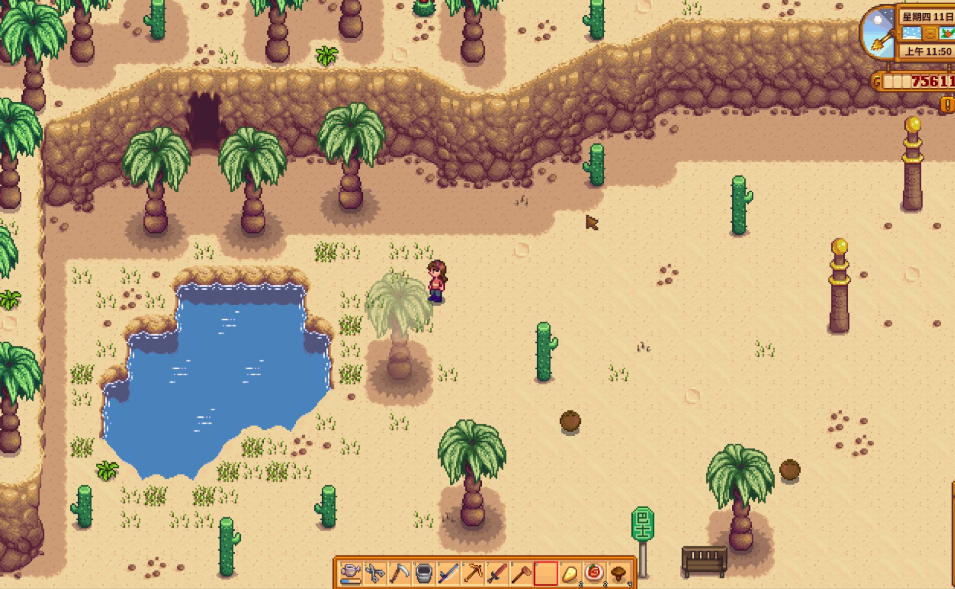Select the cheese wedge item slot
Screen dimensions: 955x589
click(570, 573)
